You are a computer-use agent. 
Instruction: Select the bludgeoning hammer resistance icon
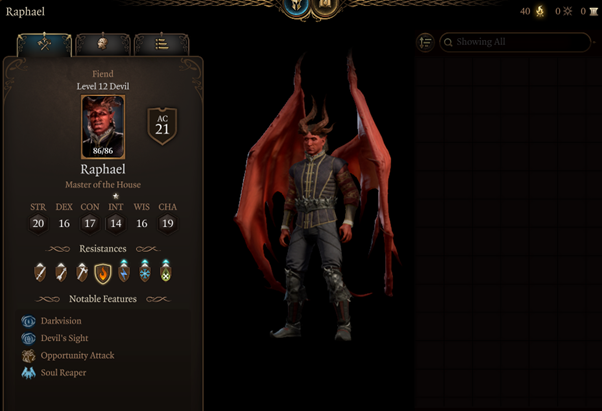pos(82,271)
